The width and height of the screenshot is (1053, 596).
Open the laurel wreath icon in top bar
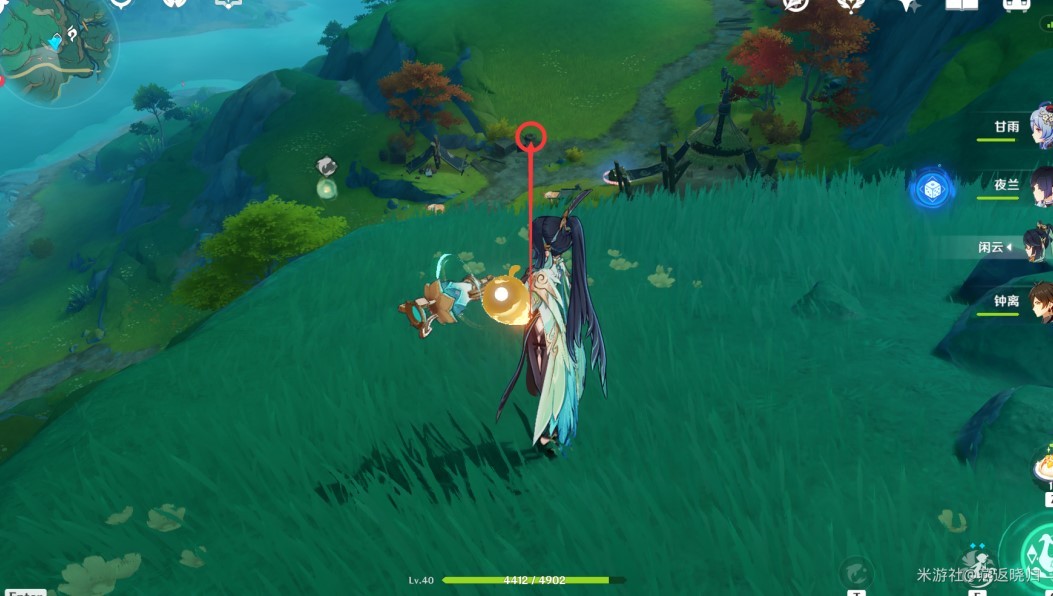[x=851, y=4]
